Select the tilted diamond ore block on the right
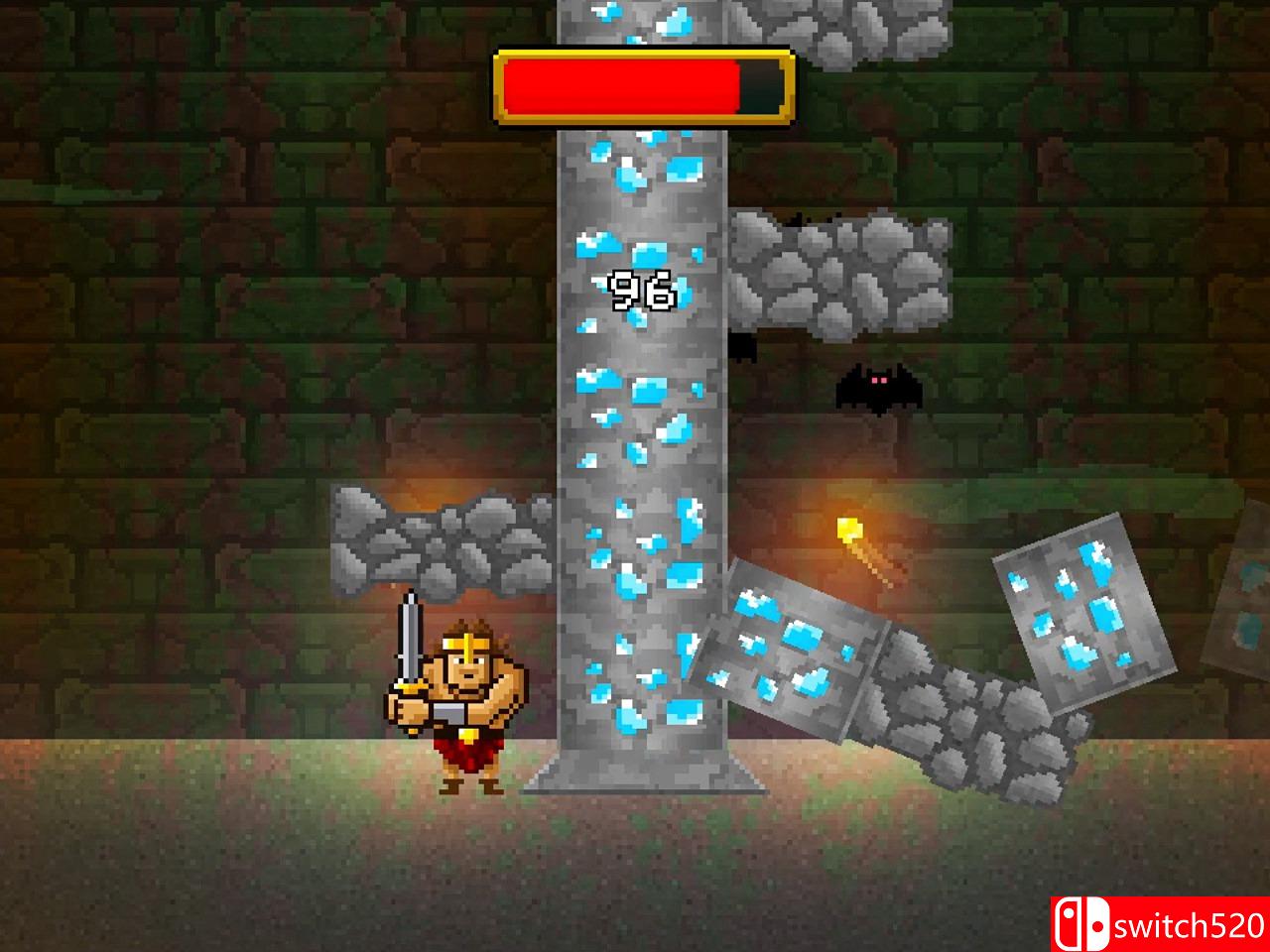The width and height of the screenshot is (1270, 952). pos(1081,610)
